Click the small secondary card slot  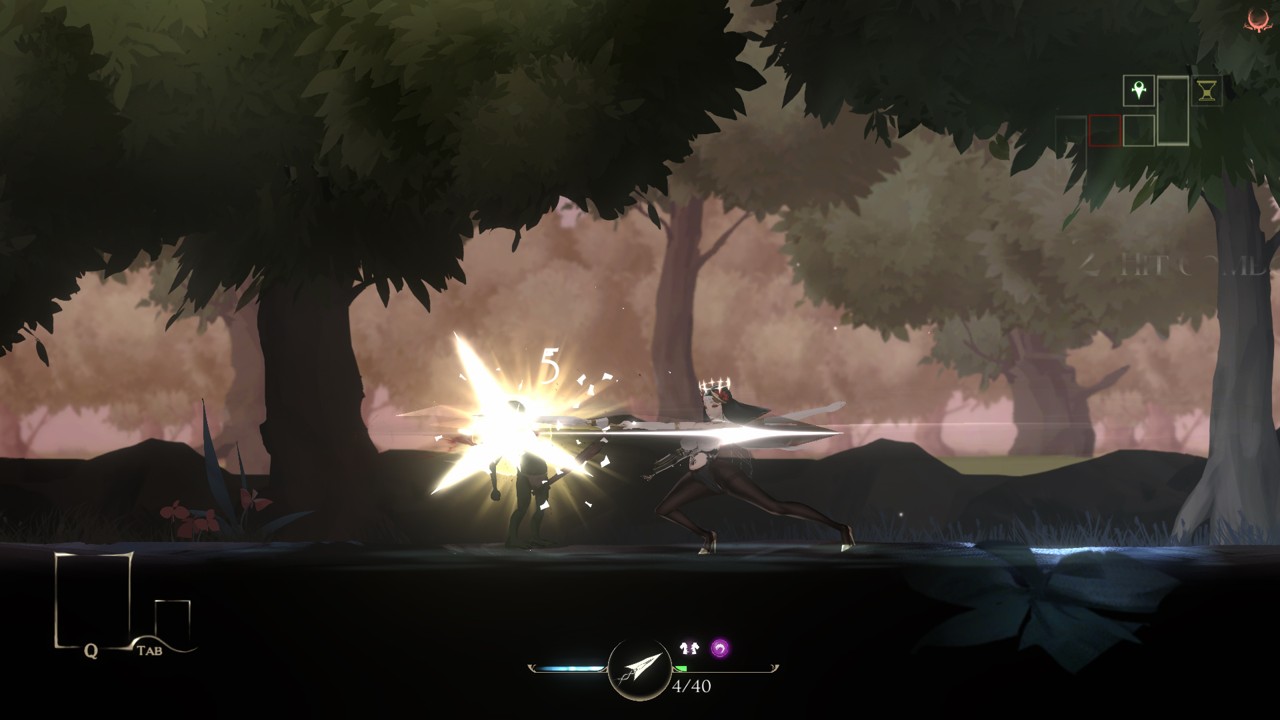coord(172,620)
